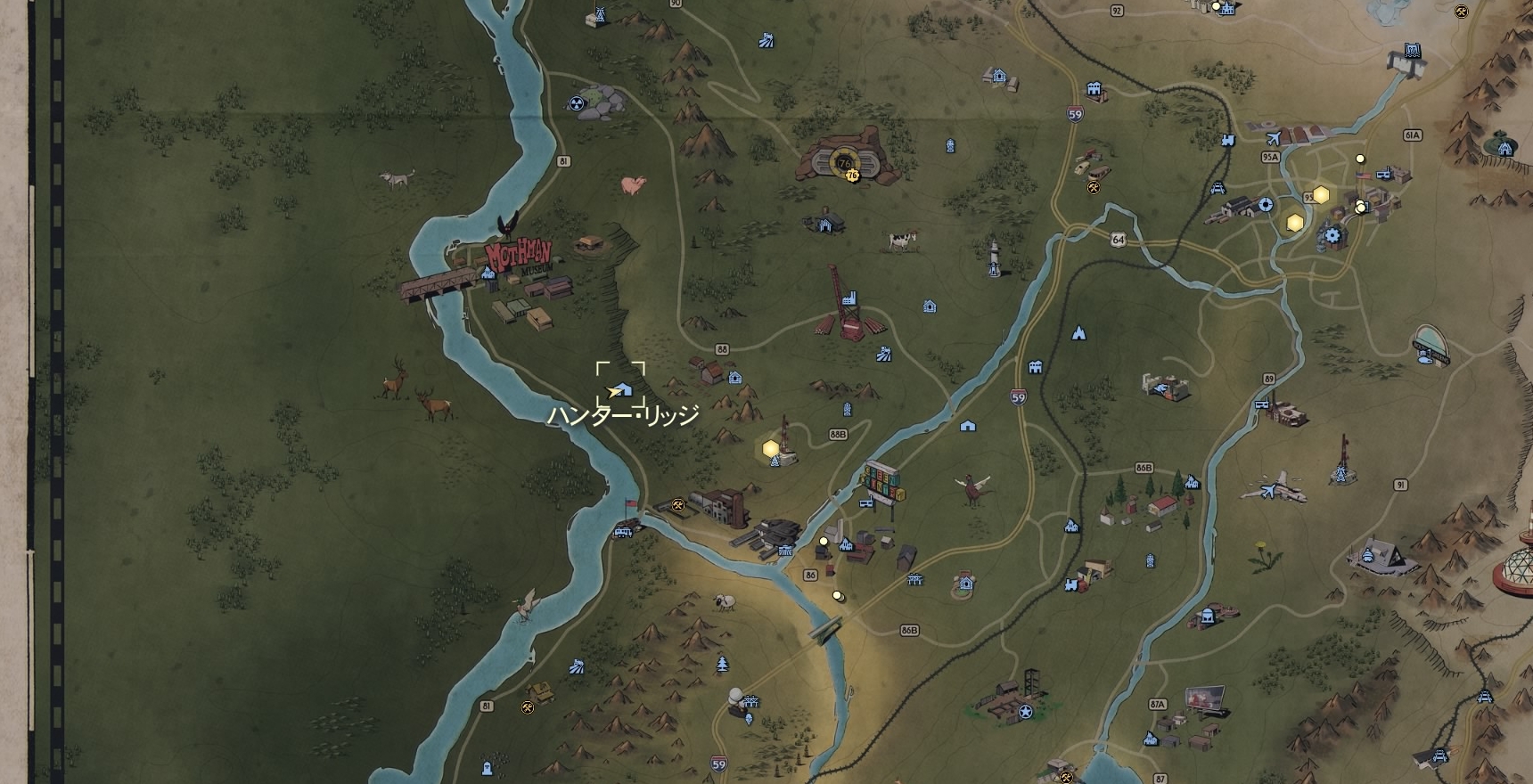Select the blue truck icon near the bridge
Screen dimensions: 1533x784
tap(623, 532)
